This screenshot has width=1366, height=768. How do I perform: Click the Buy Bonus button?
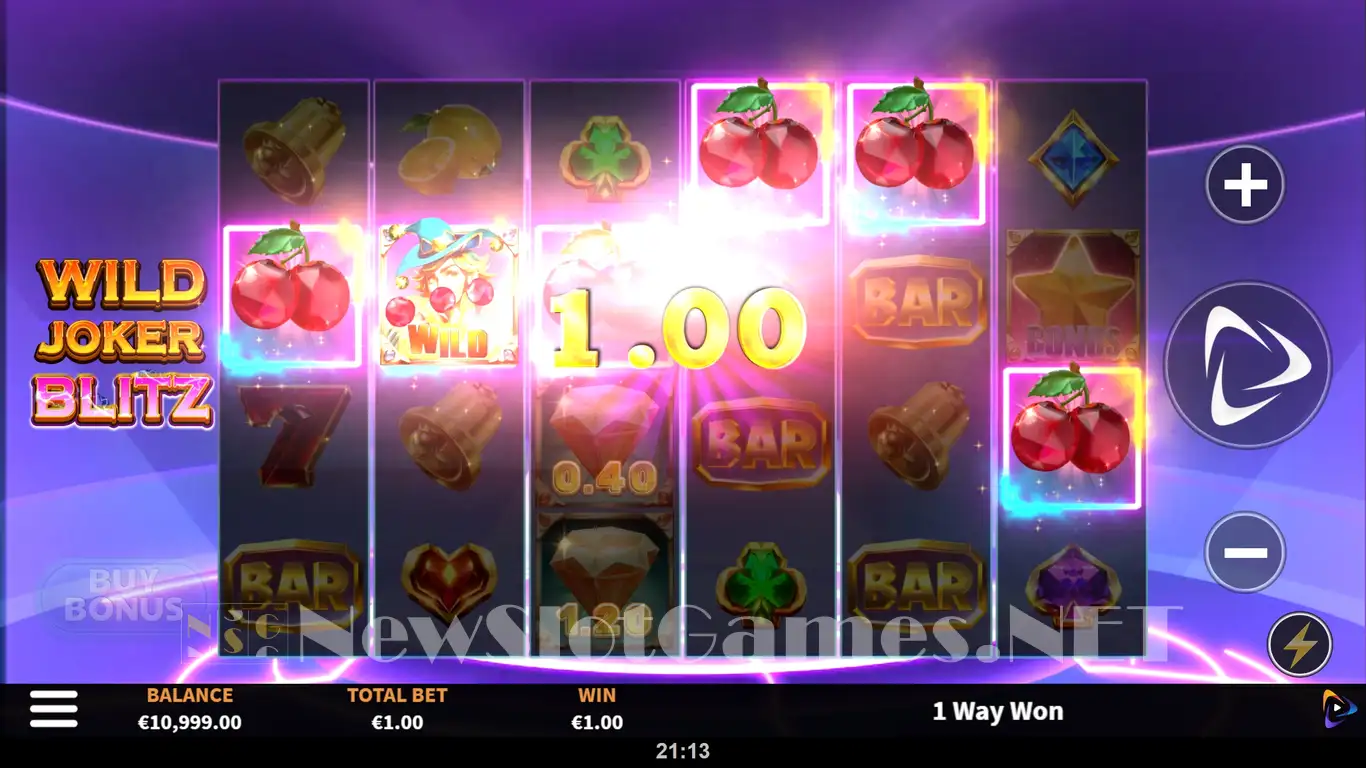point(122,596)
